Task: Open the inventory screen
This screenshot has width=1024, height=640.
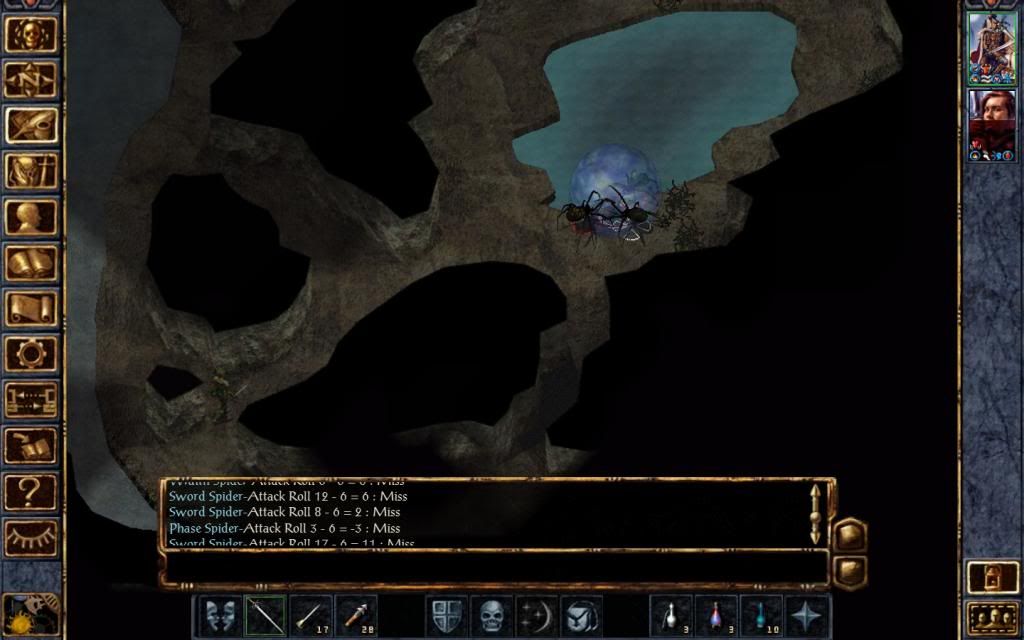Action: pyautogui.click(x=30, y=170)
